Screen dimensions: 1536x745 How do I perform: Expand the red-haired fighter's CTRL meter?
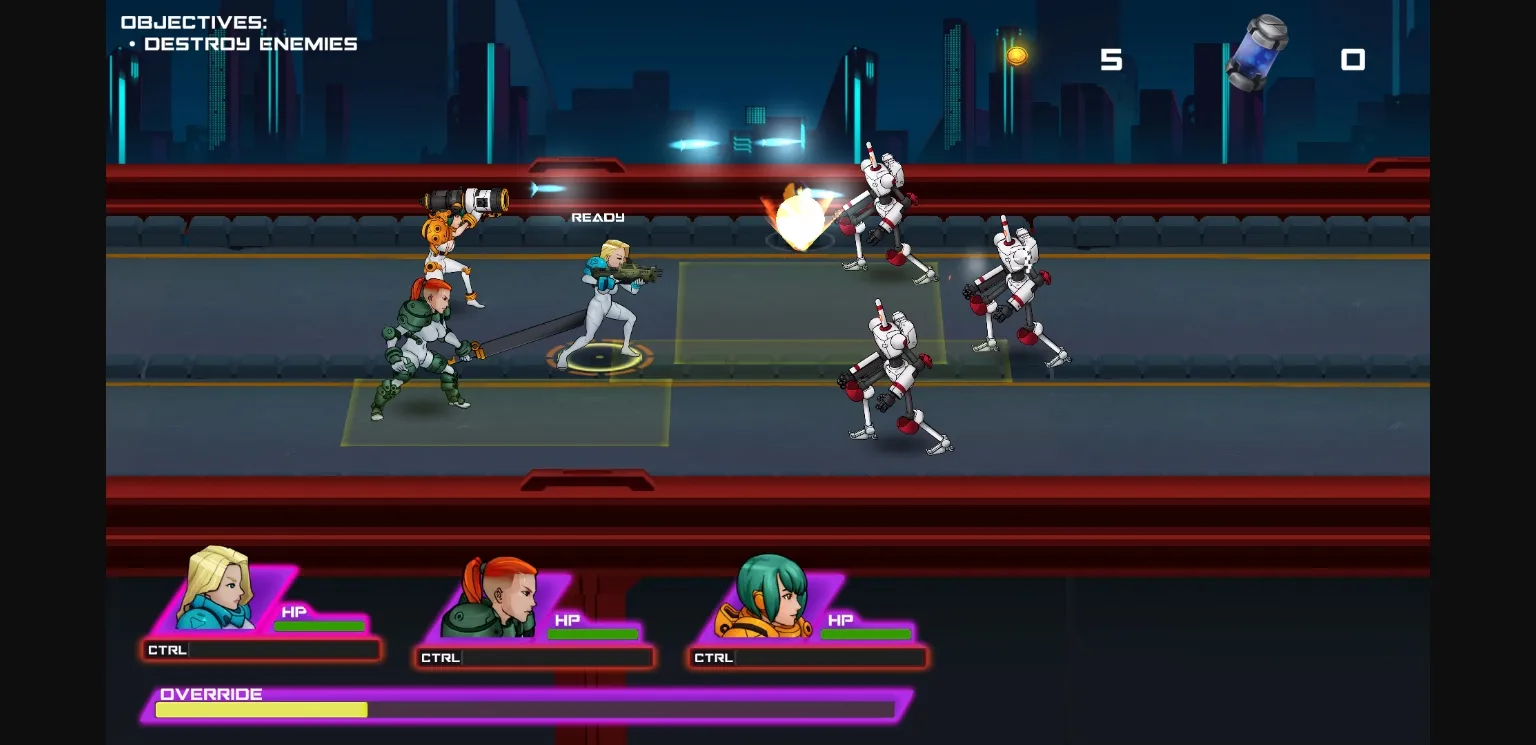click(535, 657)
